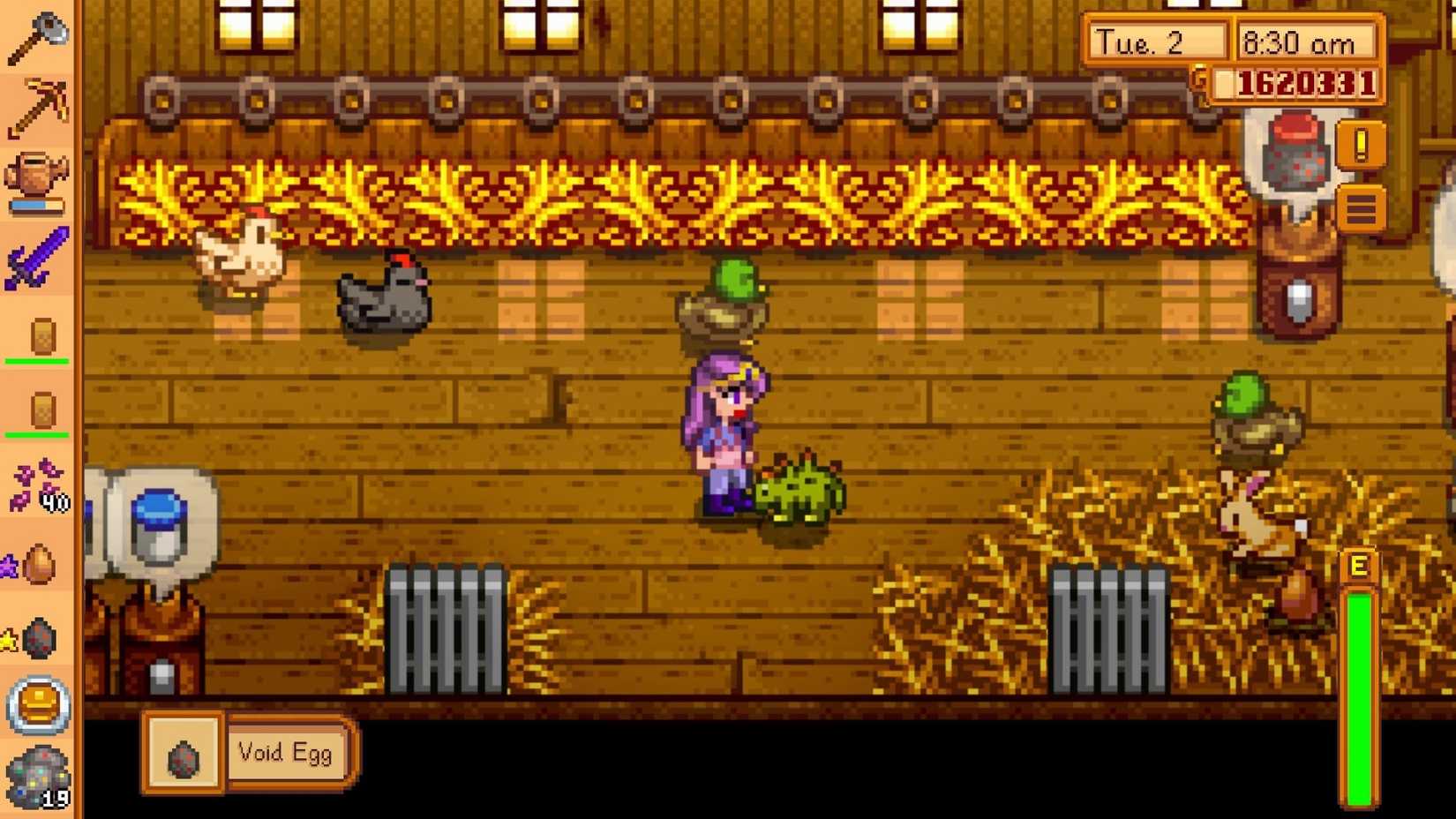Select the Axe from the toolbar
The image size is (1456, 819).
click(x=37, y=35)
